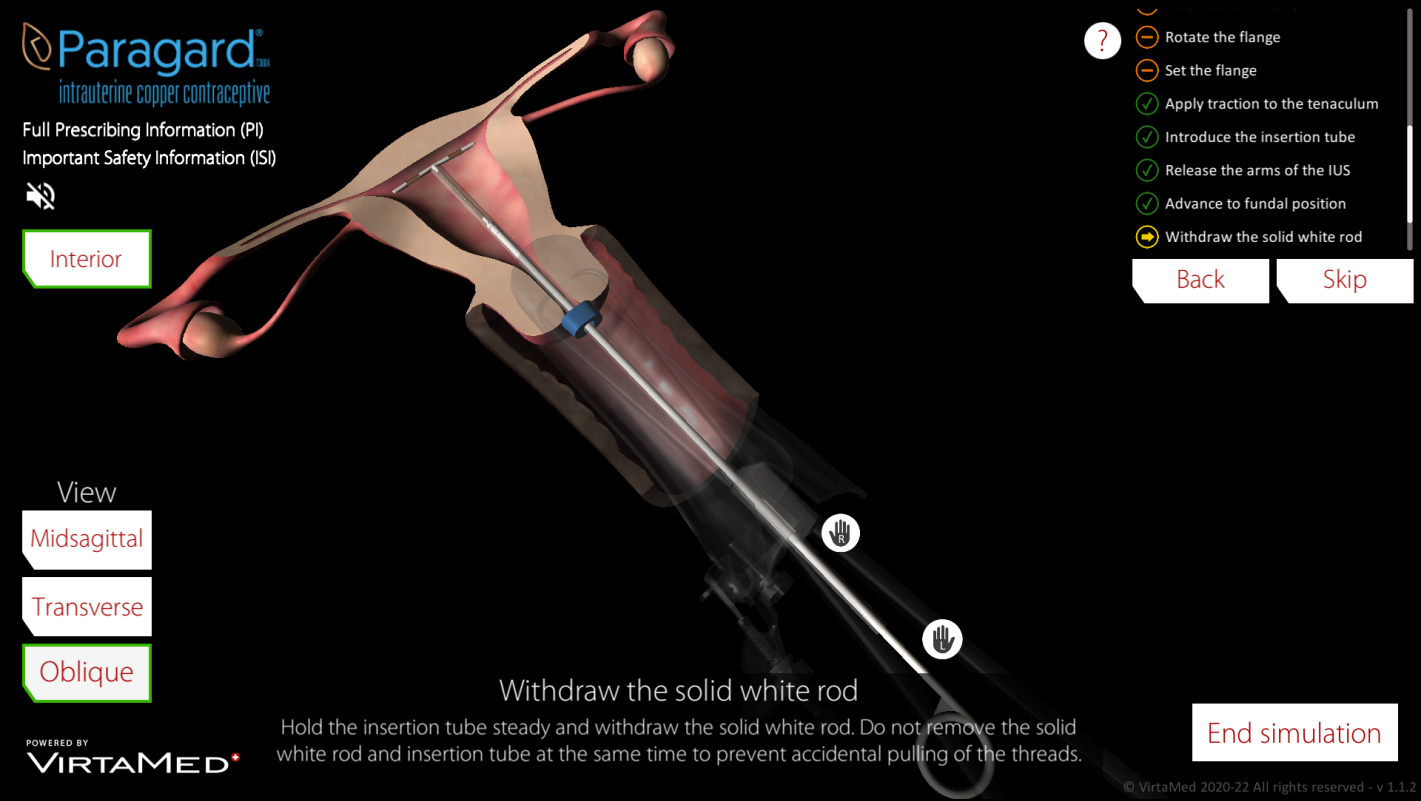Viewport: 1421px width, 801px height.
Task: Open the Full Prescribing Information link
Action: tap(143, 130)
